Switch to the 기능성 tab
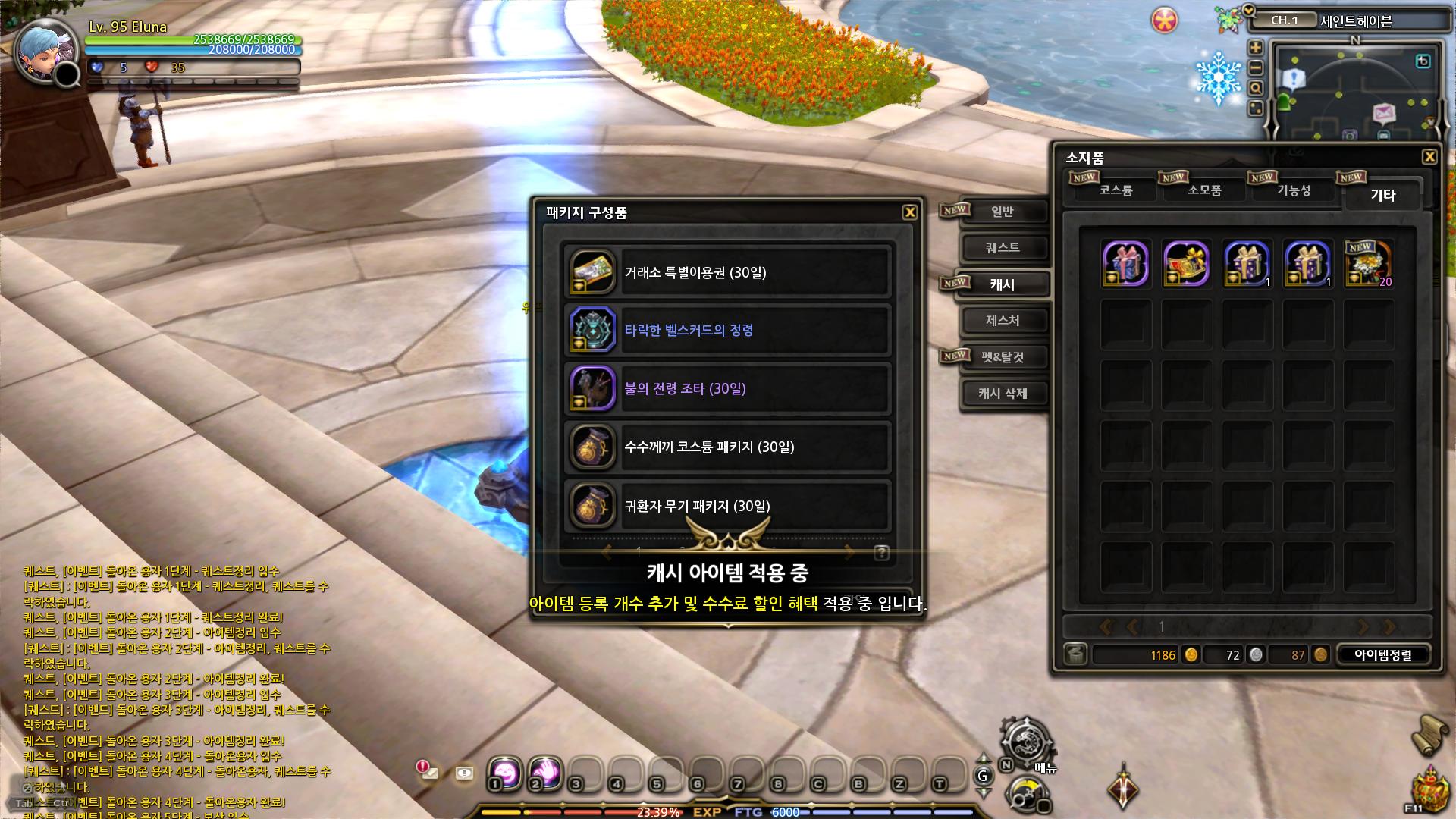The width and height of the screenshot is (1456, 819). [1294, 190]
